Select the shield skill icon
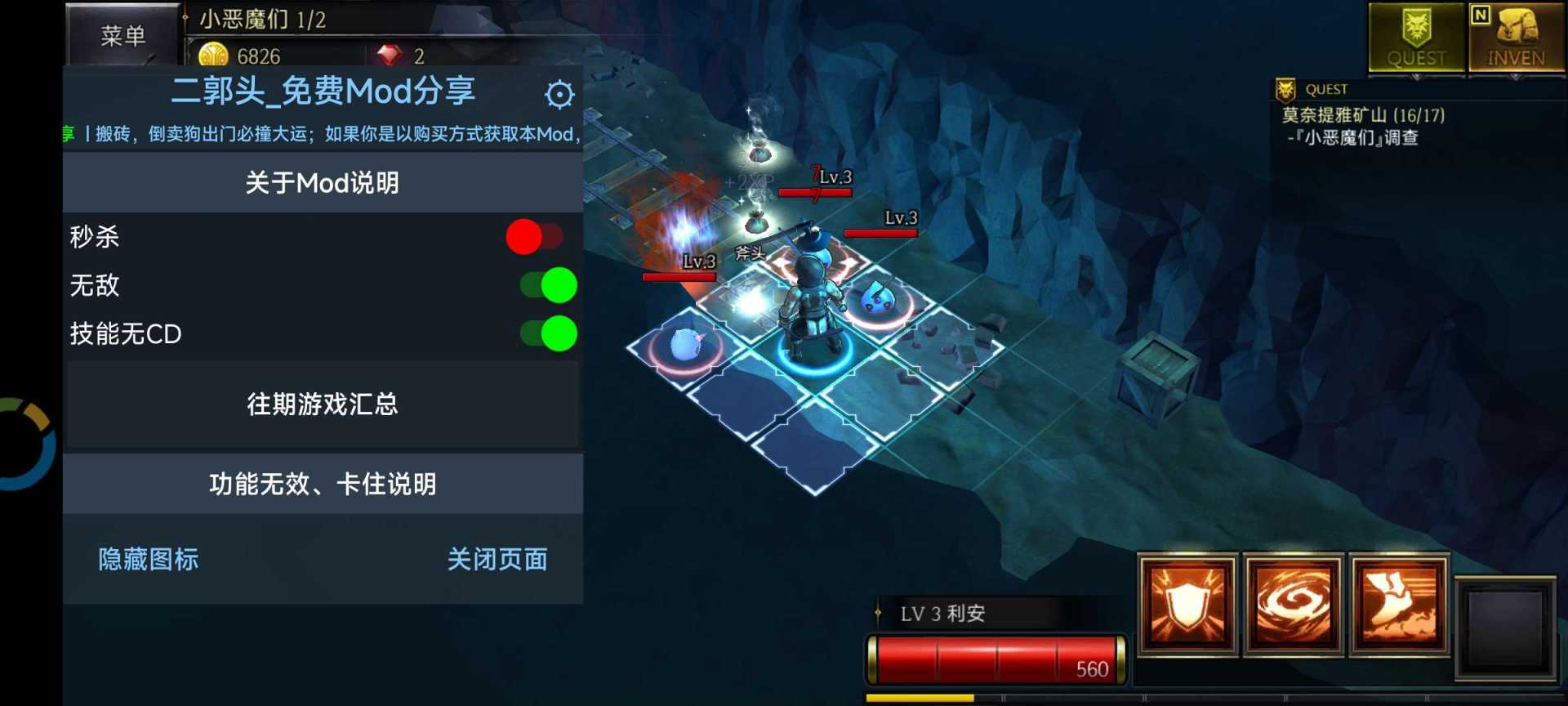Screen dimensions: 1568x706 tap(1187, 605)
